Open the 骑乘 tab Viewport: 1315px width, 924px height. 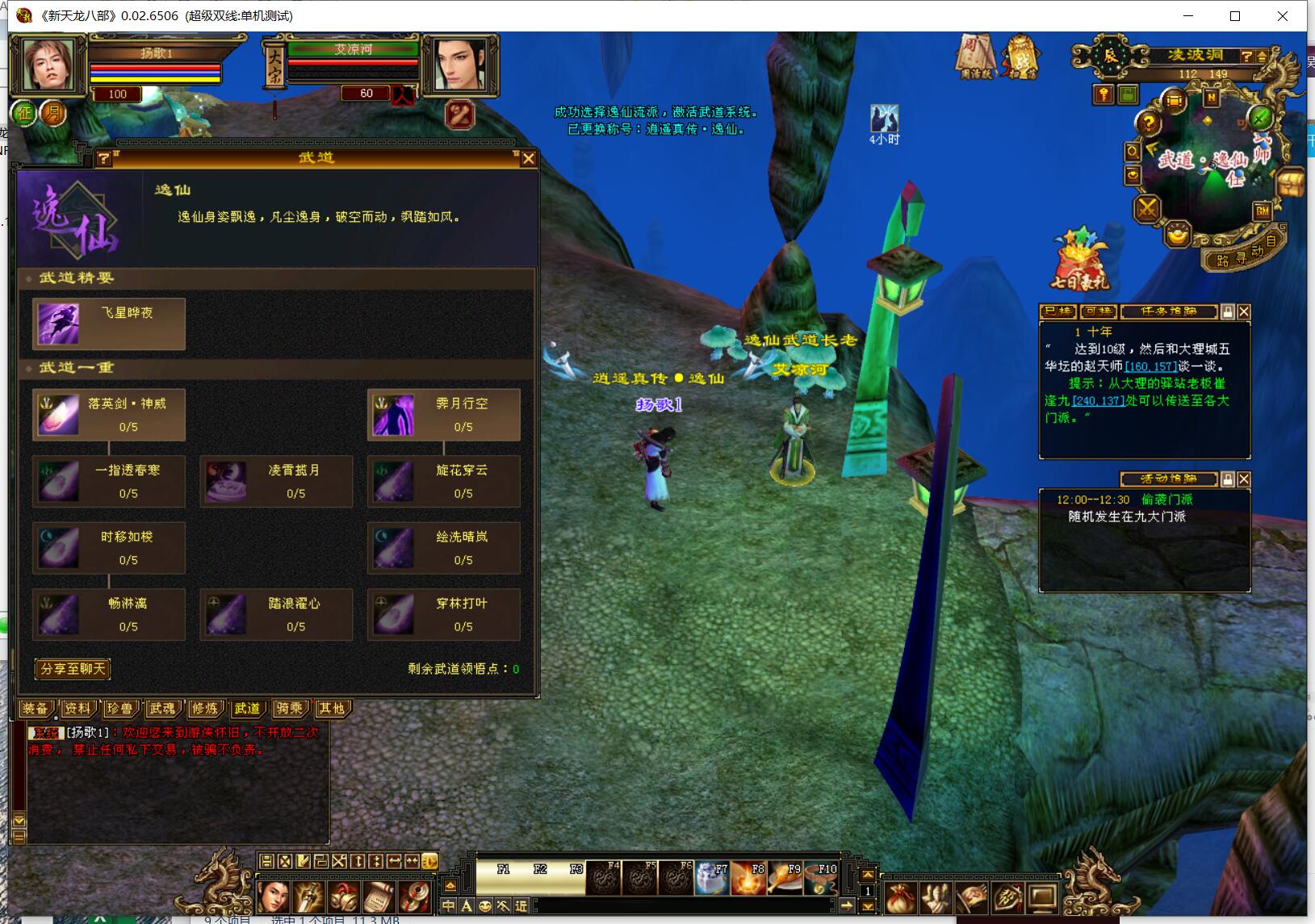(289, 709)
